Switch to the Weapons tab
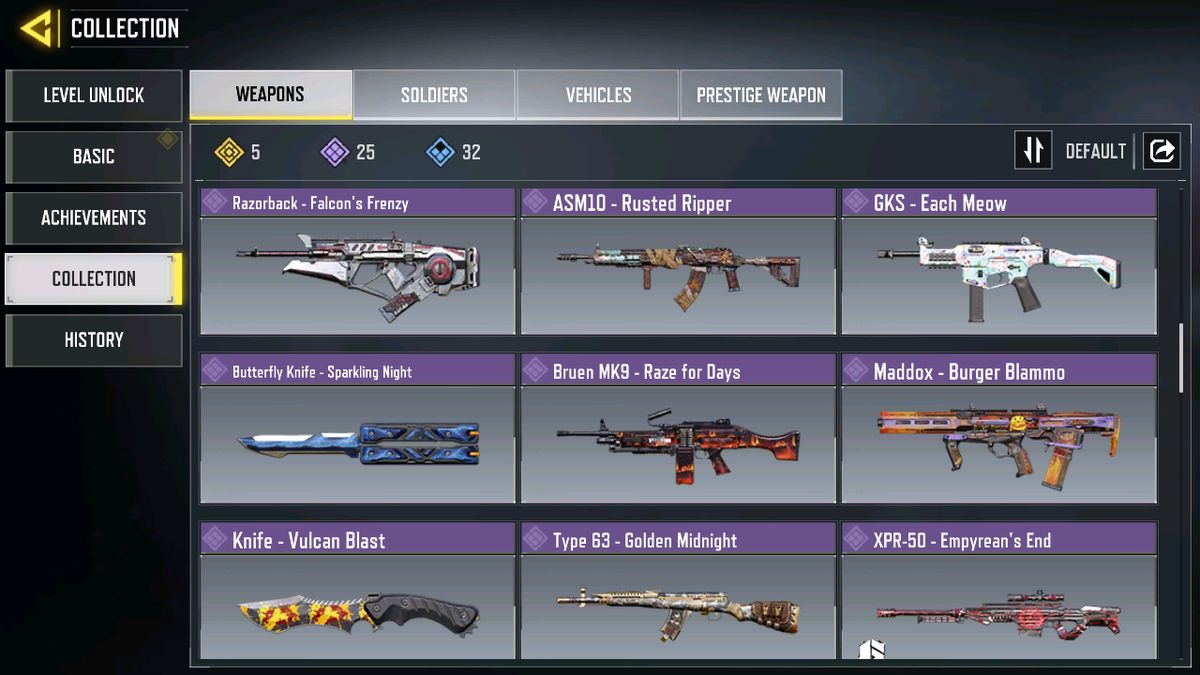Image resolution: width=1200 pixels, height=675 pixels. pyautogui.click(x=270, y=95)
